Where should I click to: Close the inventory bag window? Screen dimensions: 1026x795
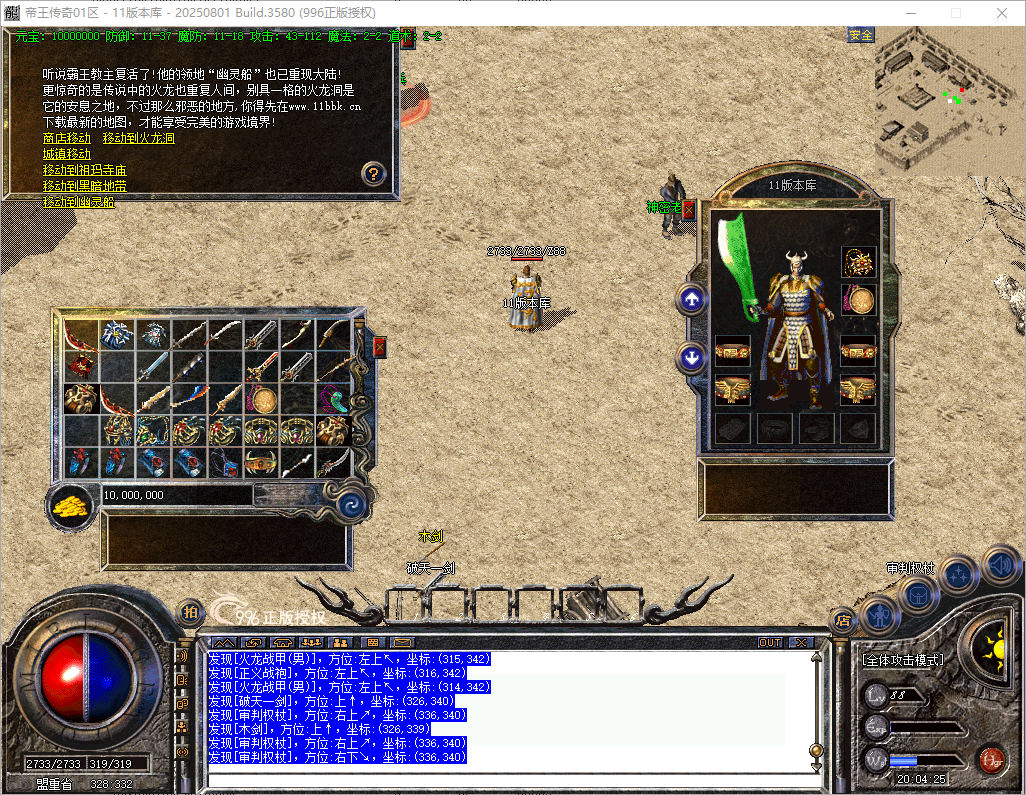(x=379, y=346)
